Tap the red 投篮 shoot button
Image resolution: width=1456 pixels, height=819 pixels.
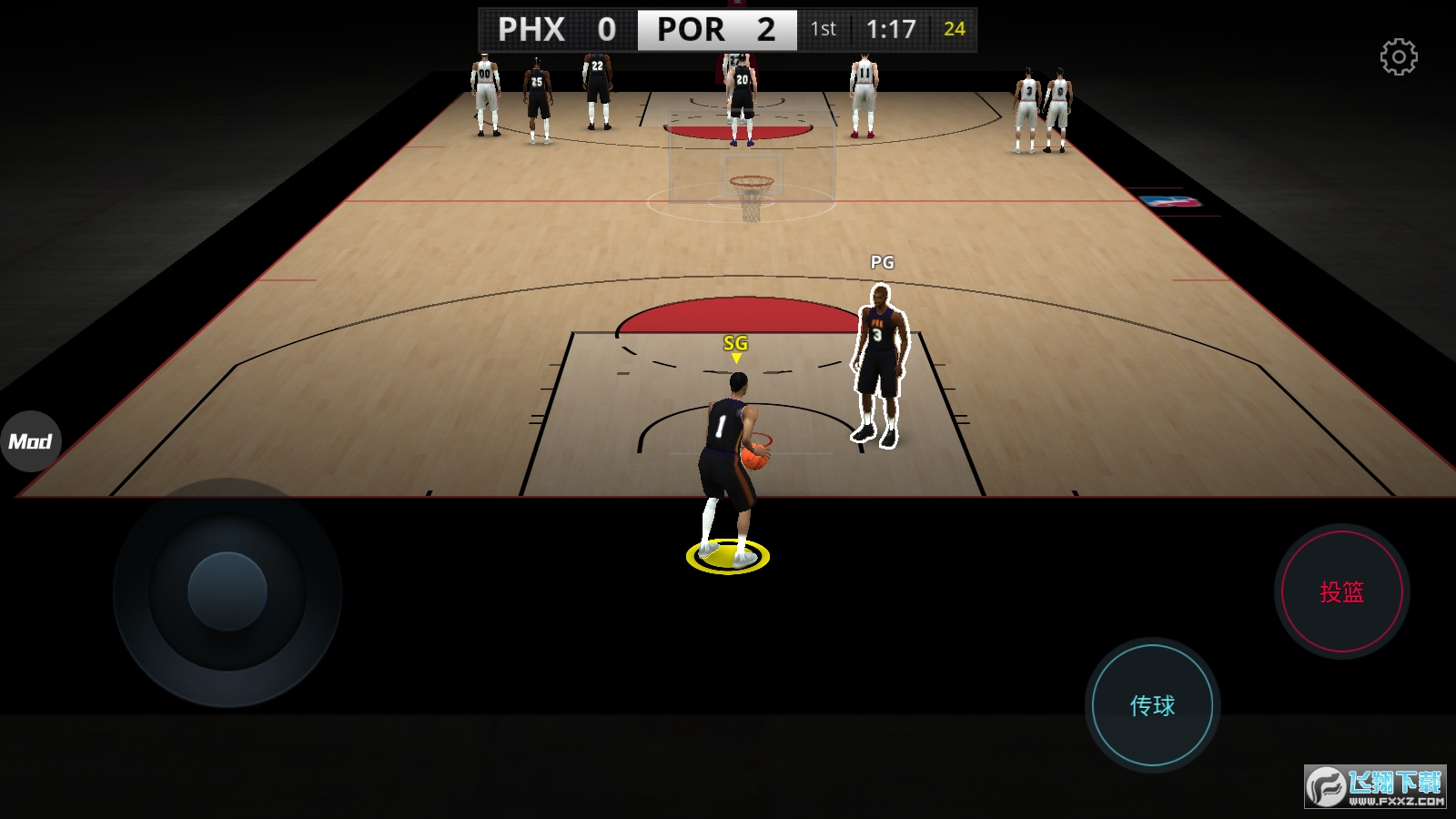pyautogui.click(x=1341, y=592)
